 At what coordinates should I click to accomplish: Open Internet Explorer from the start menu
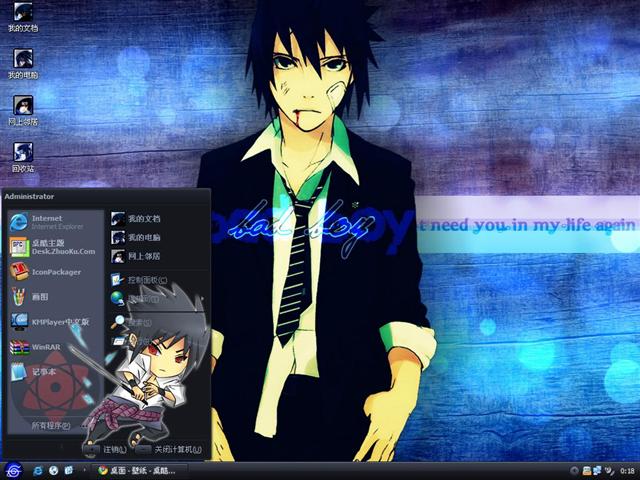[x=50, y=221]
